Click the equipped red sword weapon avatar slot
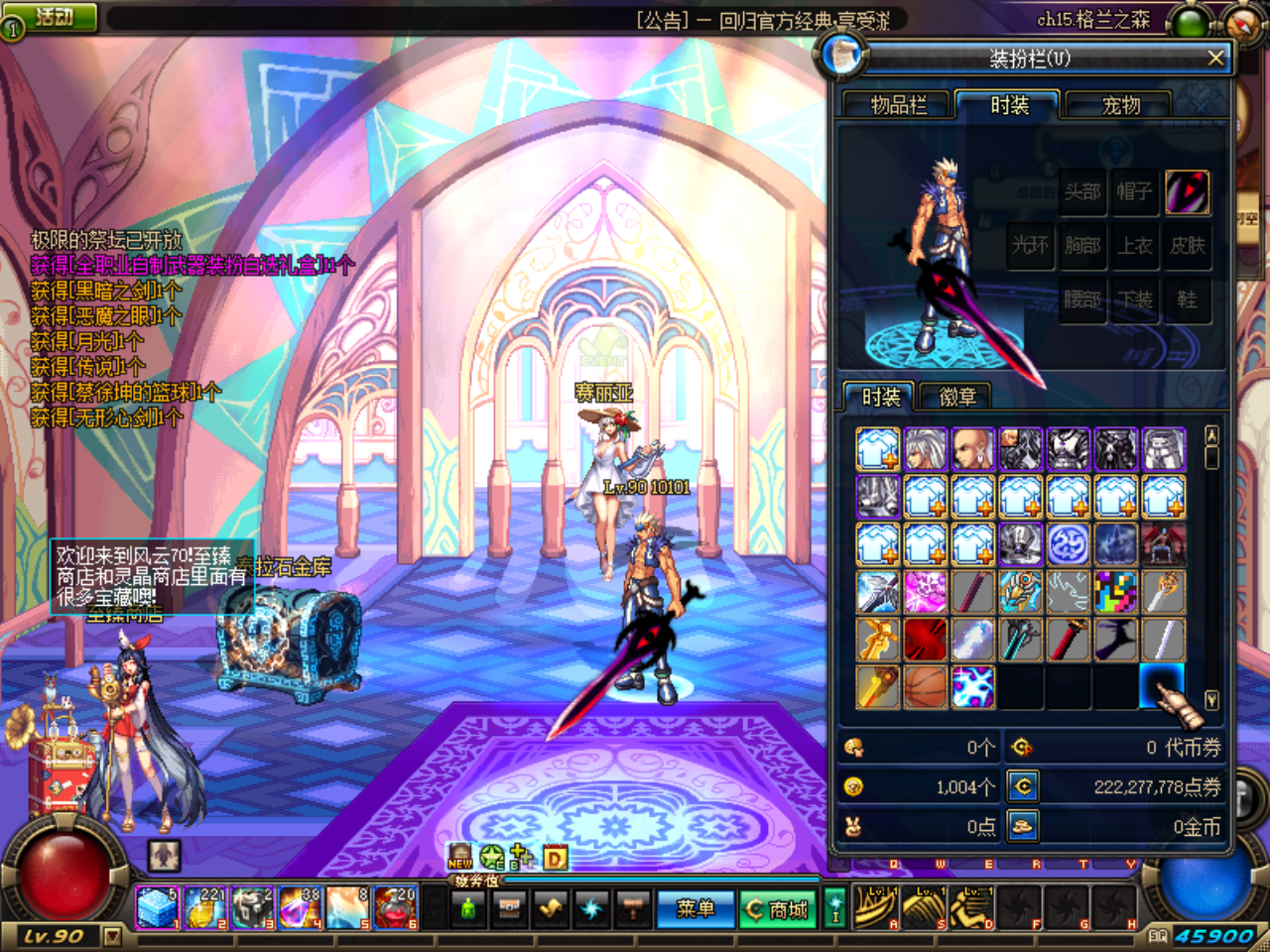Image resolution: width=1270 pixels, height=952 pixels. (1190, 192)
